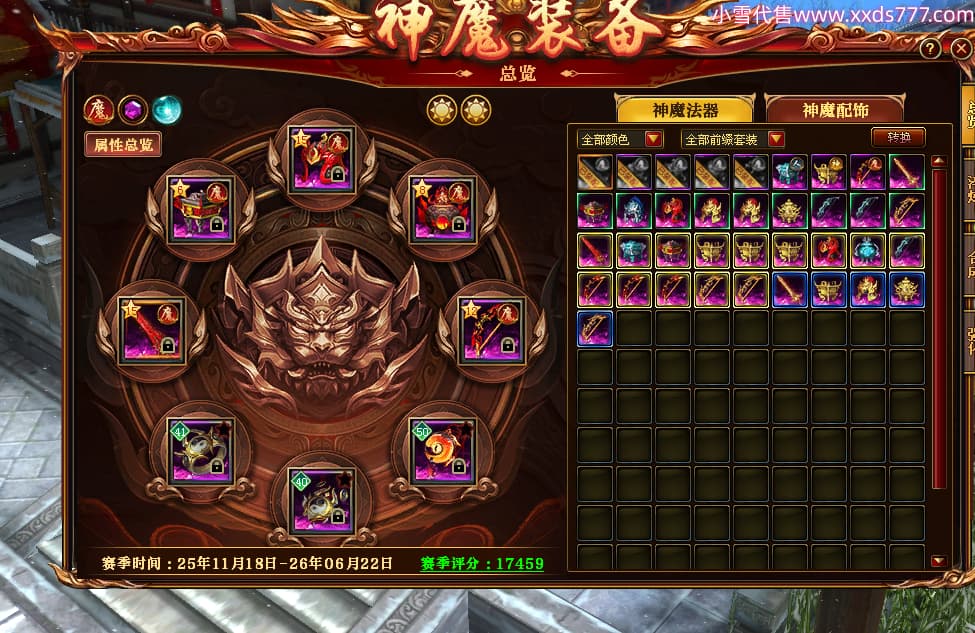Image resolution: width=975 pixels, height=633 pixels.
Task: Open the 全部颜色 color filter dropdown
Action: pyautogui.click(x=620, y=139)
